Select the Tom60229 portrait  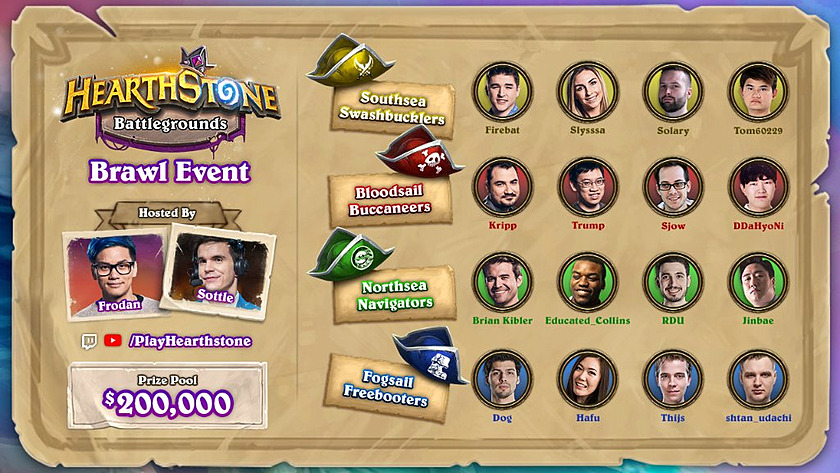(758, 91)
